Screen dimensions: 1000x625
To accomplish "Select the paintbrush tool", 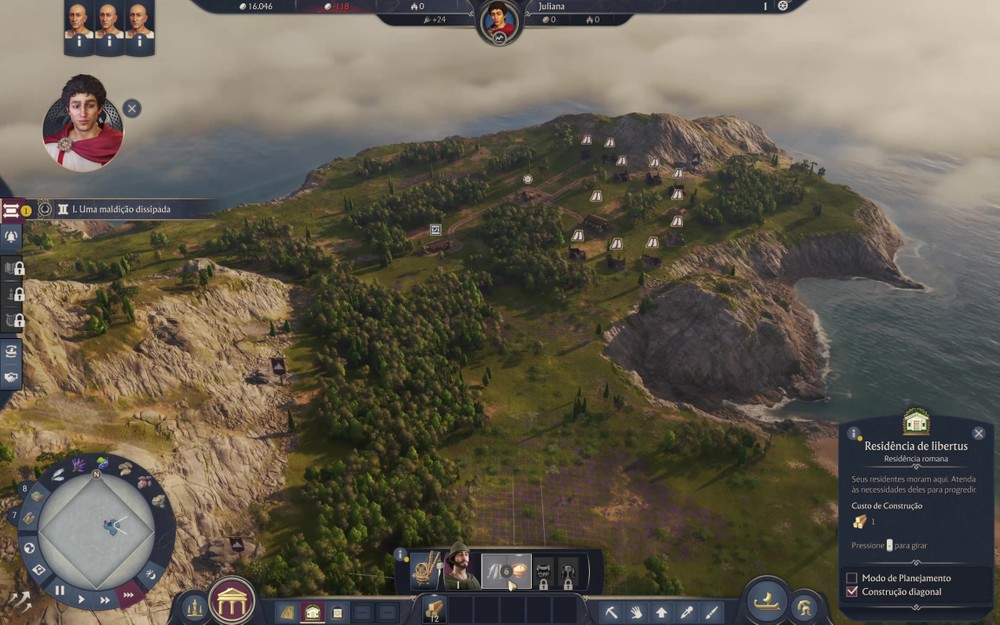I will (711, 611).
